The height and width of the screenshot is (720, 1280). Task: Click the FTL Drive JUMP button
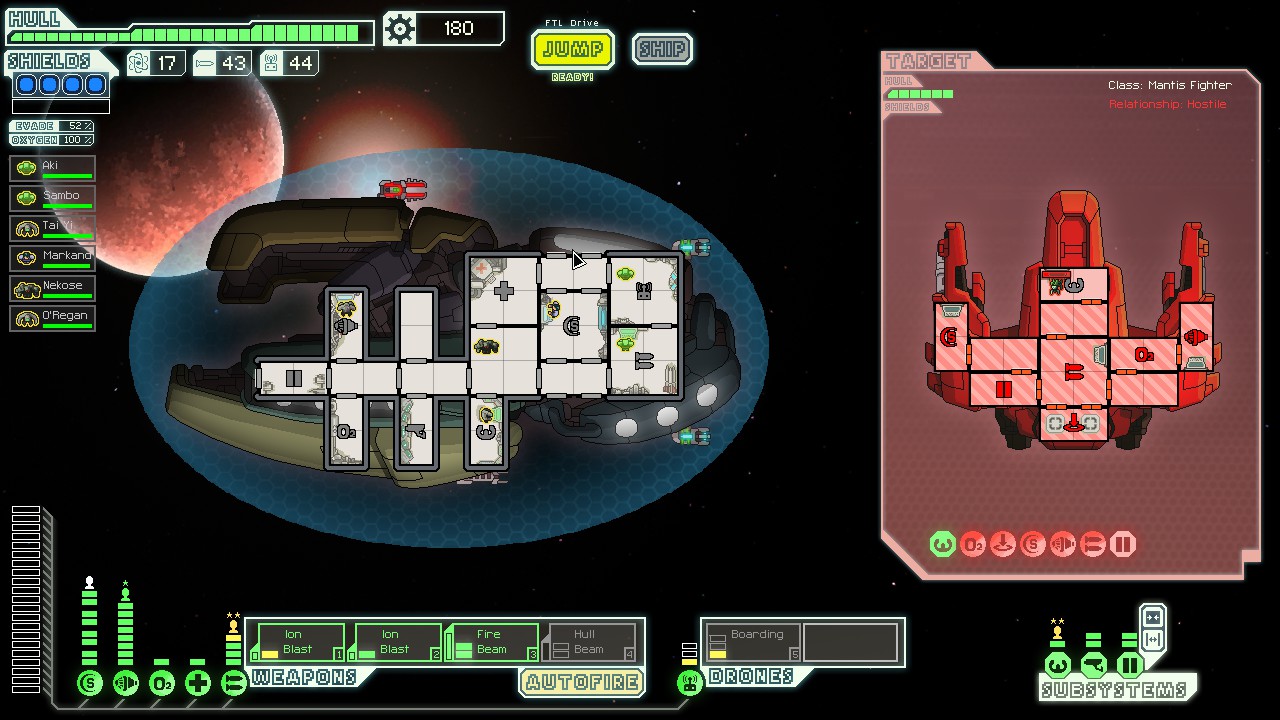572,49
